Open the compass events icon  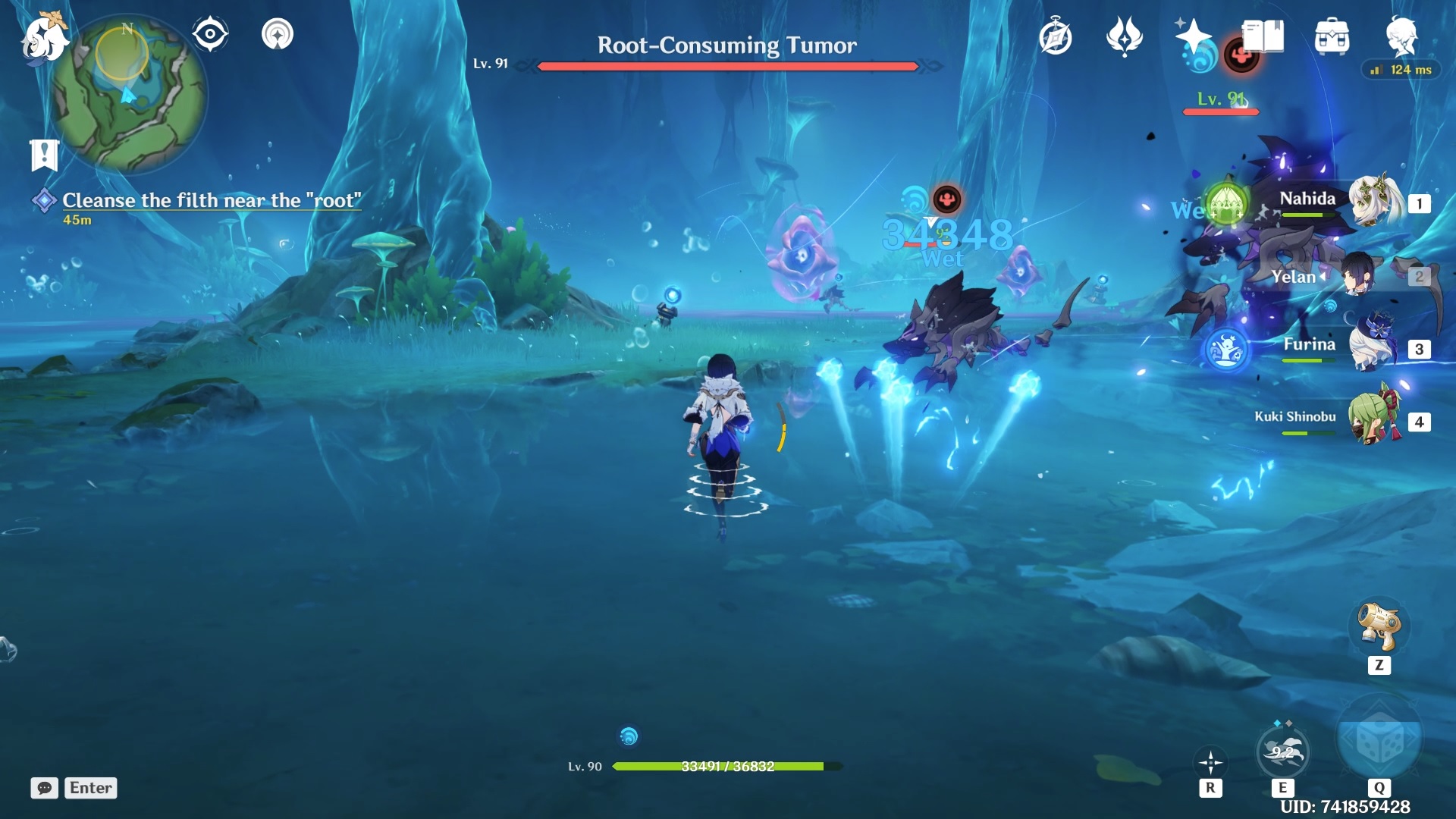point(1056,36)
